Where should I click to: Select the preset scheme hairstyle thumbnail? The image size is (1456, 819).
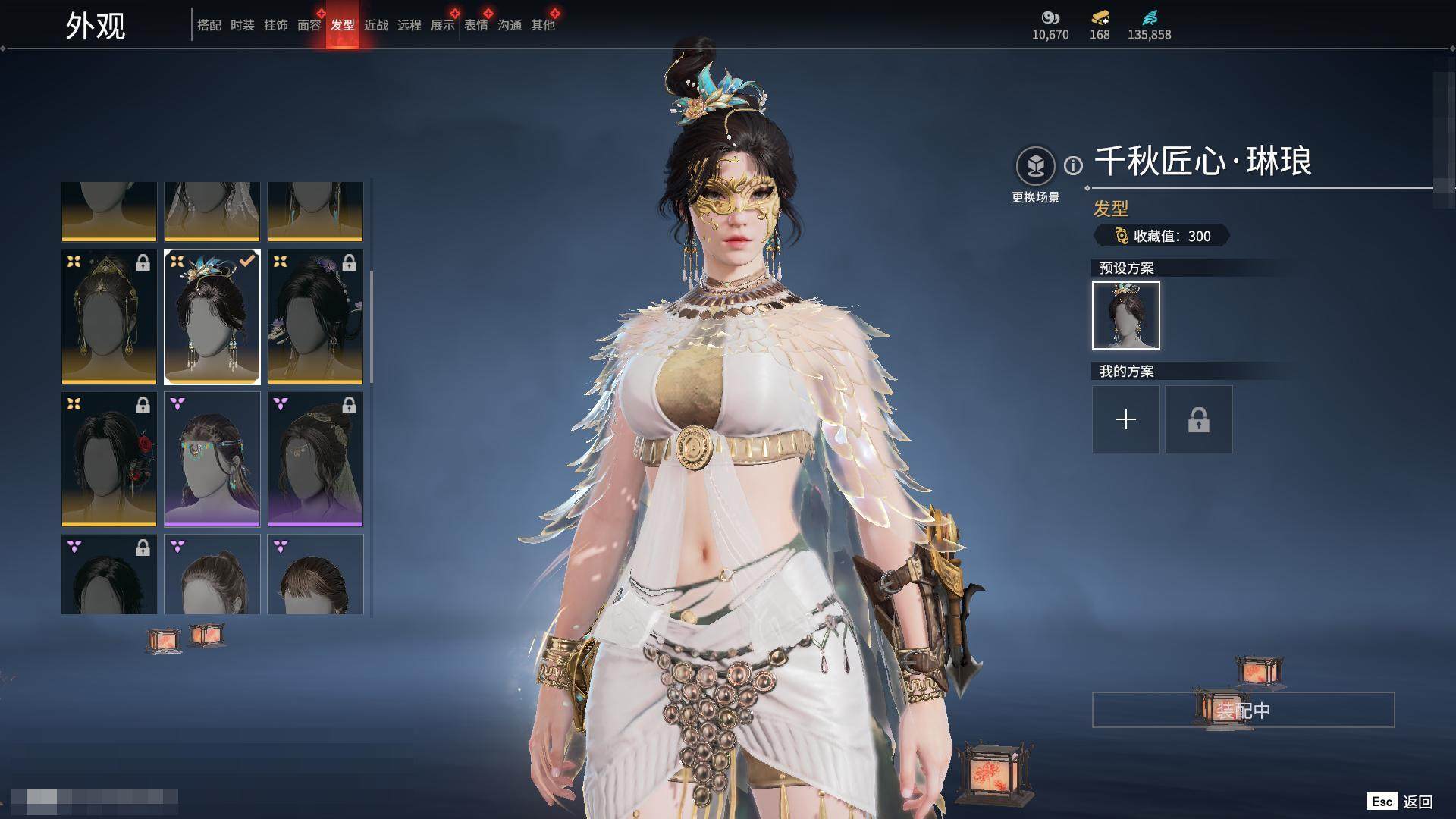(1125, 315)
